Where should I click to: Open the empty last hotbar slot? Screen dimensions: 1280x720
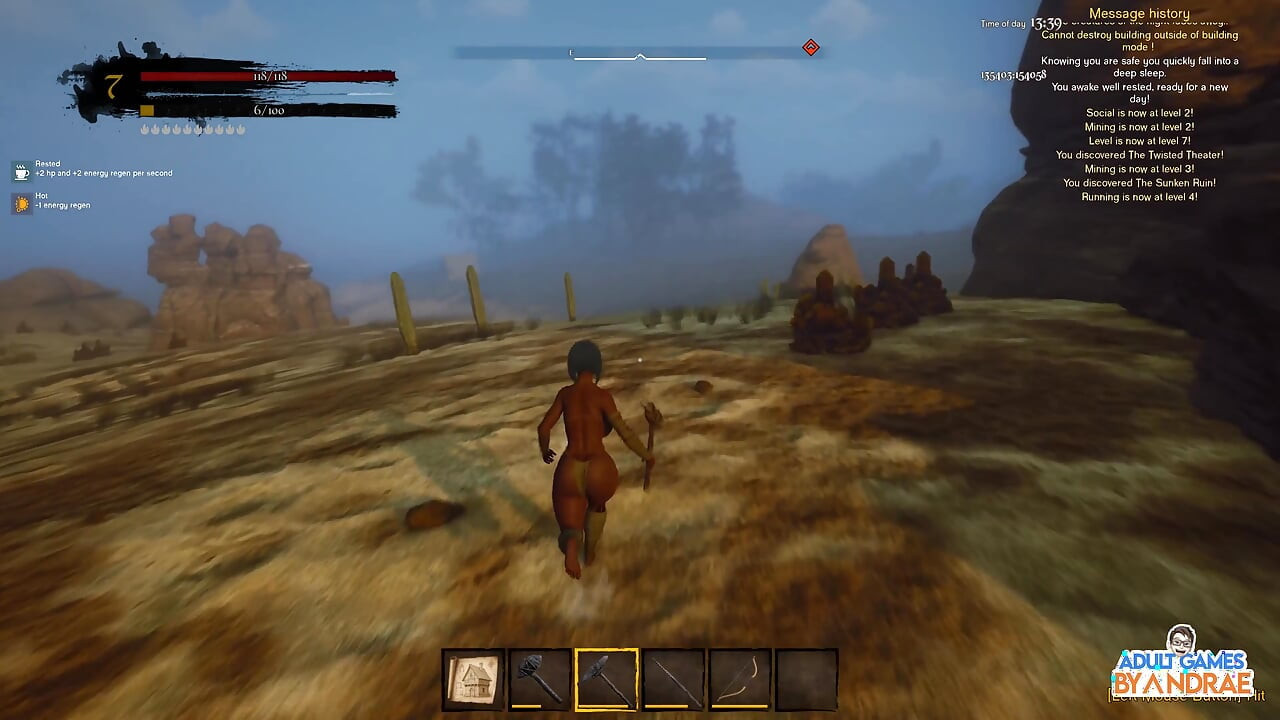tap(806, 677)
